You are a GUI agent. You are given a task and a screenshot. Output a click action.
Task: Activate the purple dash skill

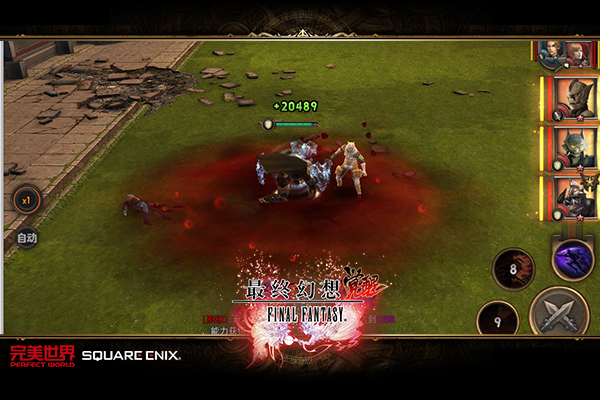(x=573, y=260)
